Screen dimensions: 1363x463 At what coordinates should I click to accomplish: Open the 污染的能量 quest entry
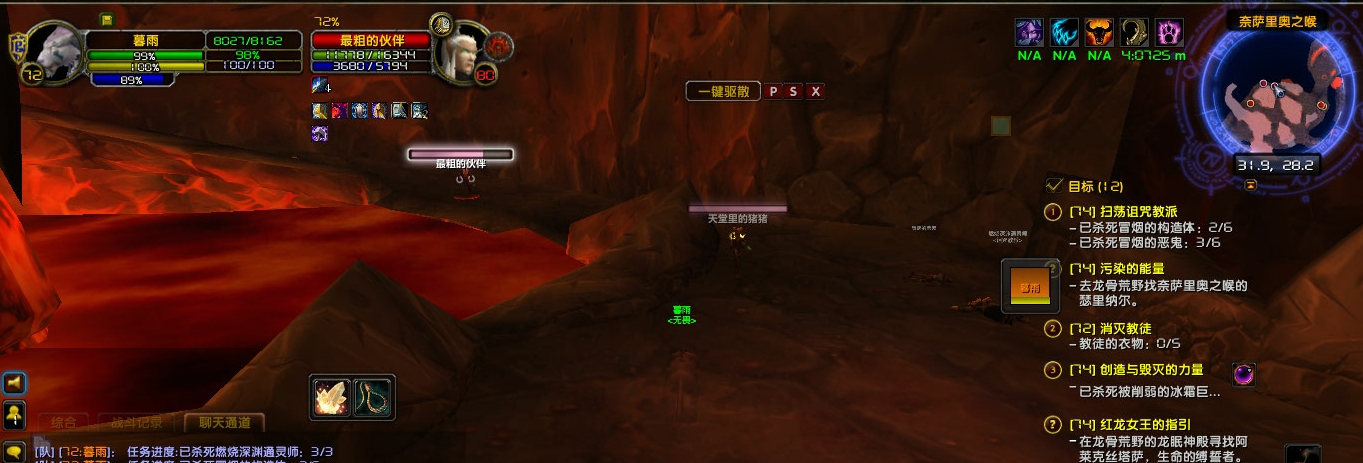point(1131,269)
